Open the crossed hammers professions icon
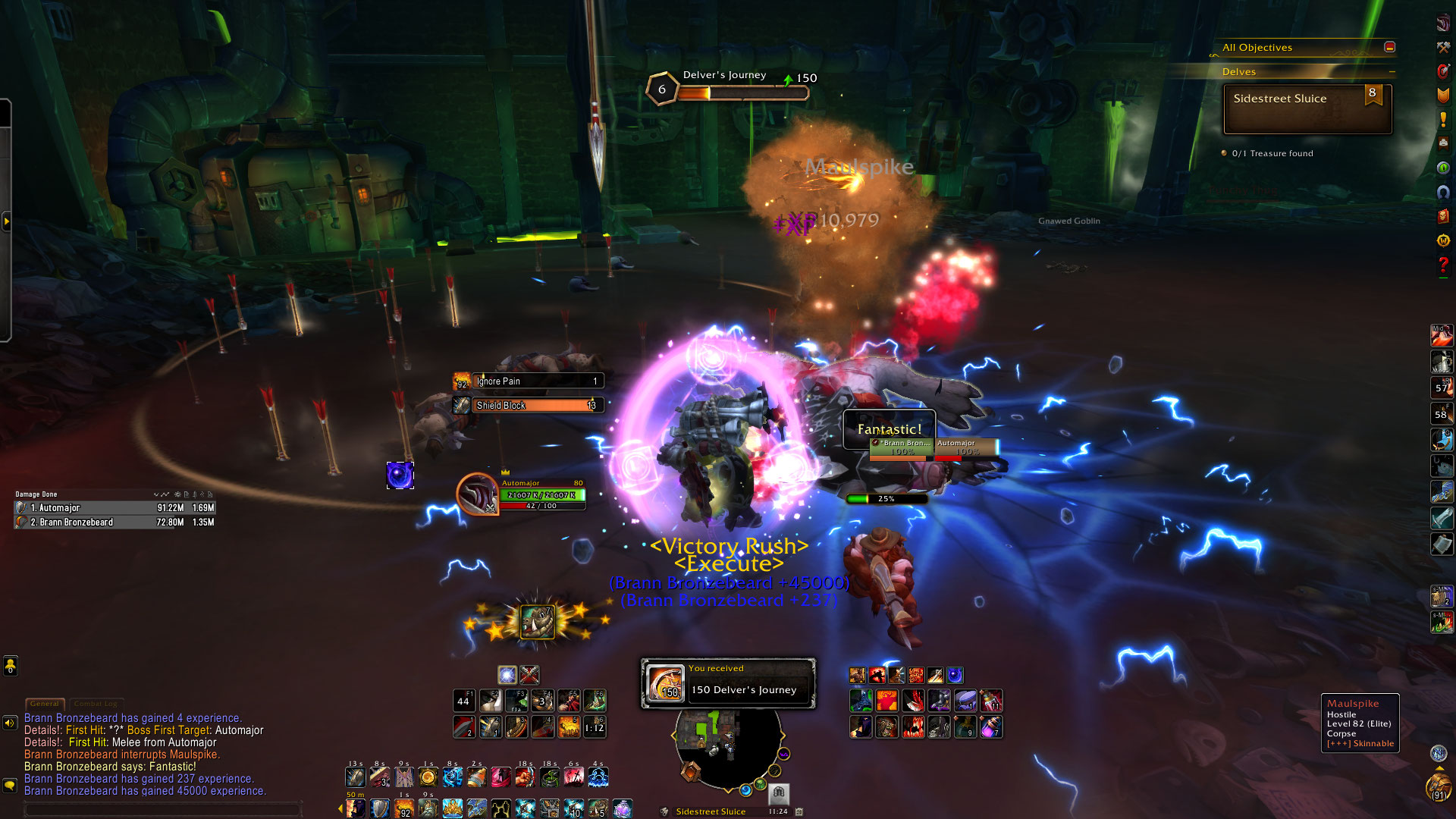 pyautogui.click(x=1442, y=47)
